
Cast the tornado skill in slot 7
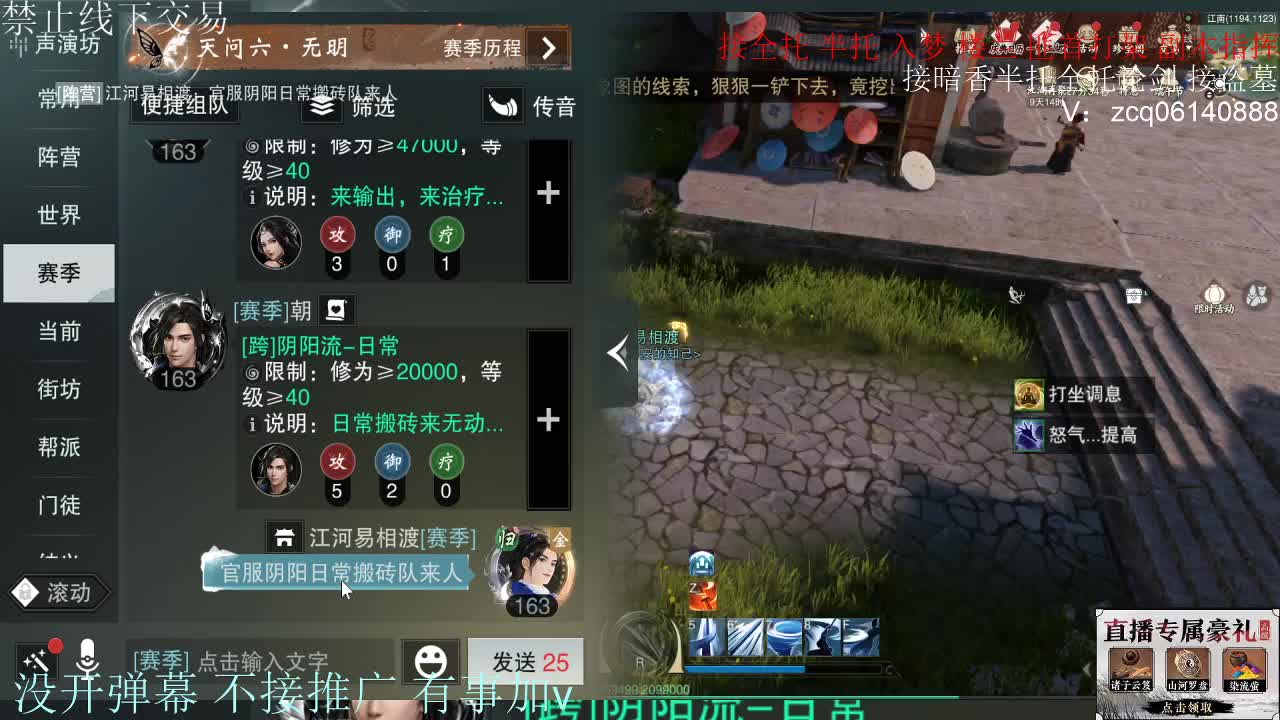[783, 636]
